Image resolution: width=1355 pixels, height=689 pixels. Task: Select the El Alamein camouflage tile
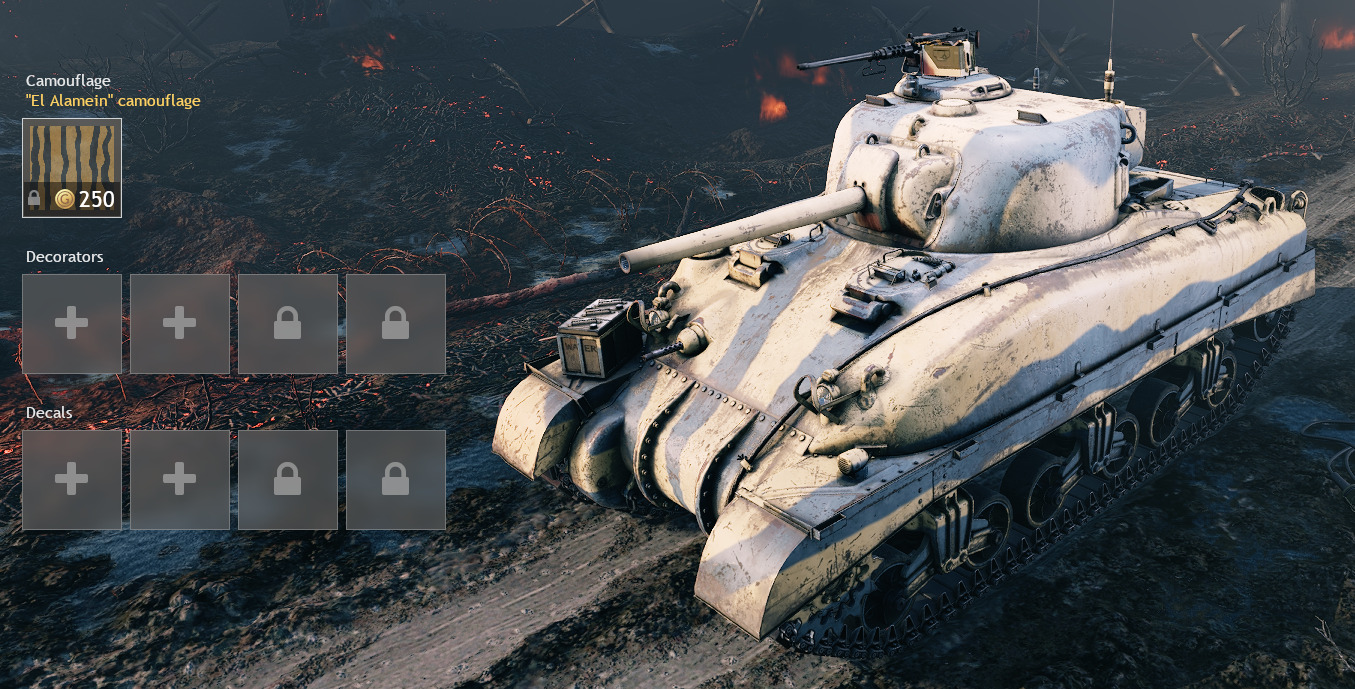point(72,167)
